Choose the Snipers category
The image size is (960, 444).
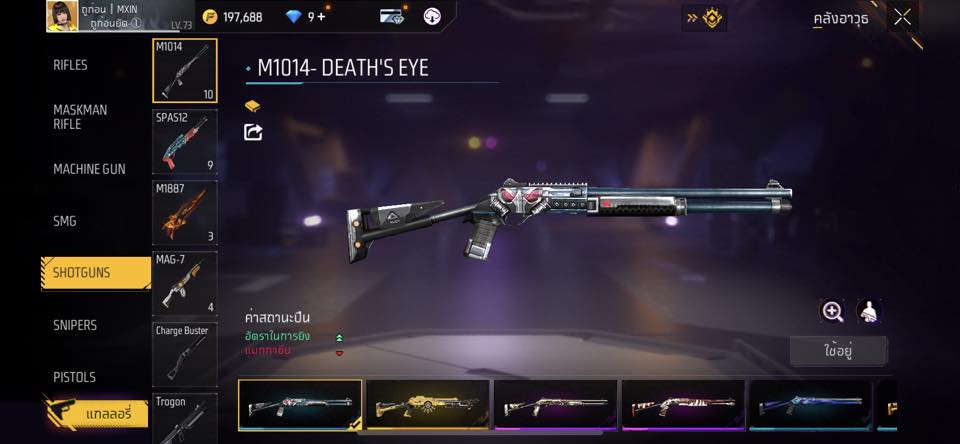pyautogui.click(x=75, y=325)
